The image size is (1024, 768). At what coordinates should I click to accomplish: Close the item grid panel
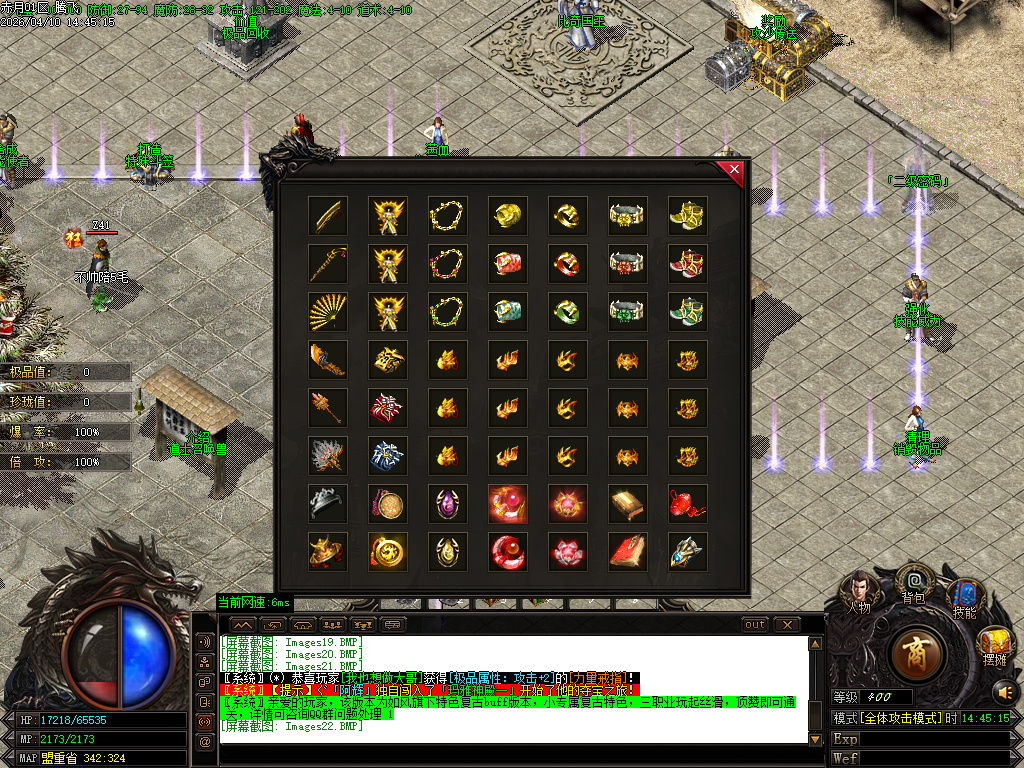click(735, 170)
